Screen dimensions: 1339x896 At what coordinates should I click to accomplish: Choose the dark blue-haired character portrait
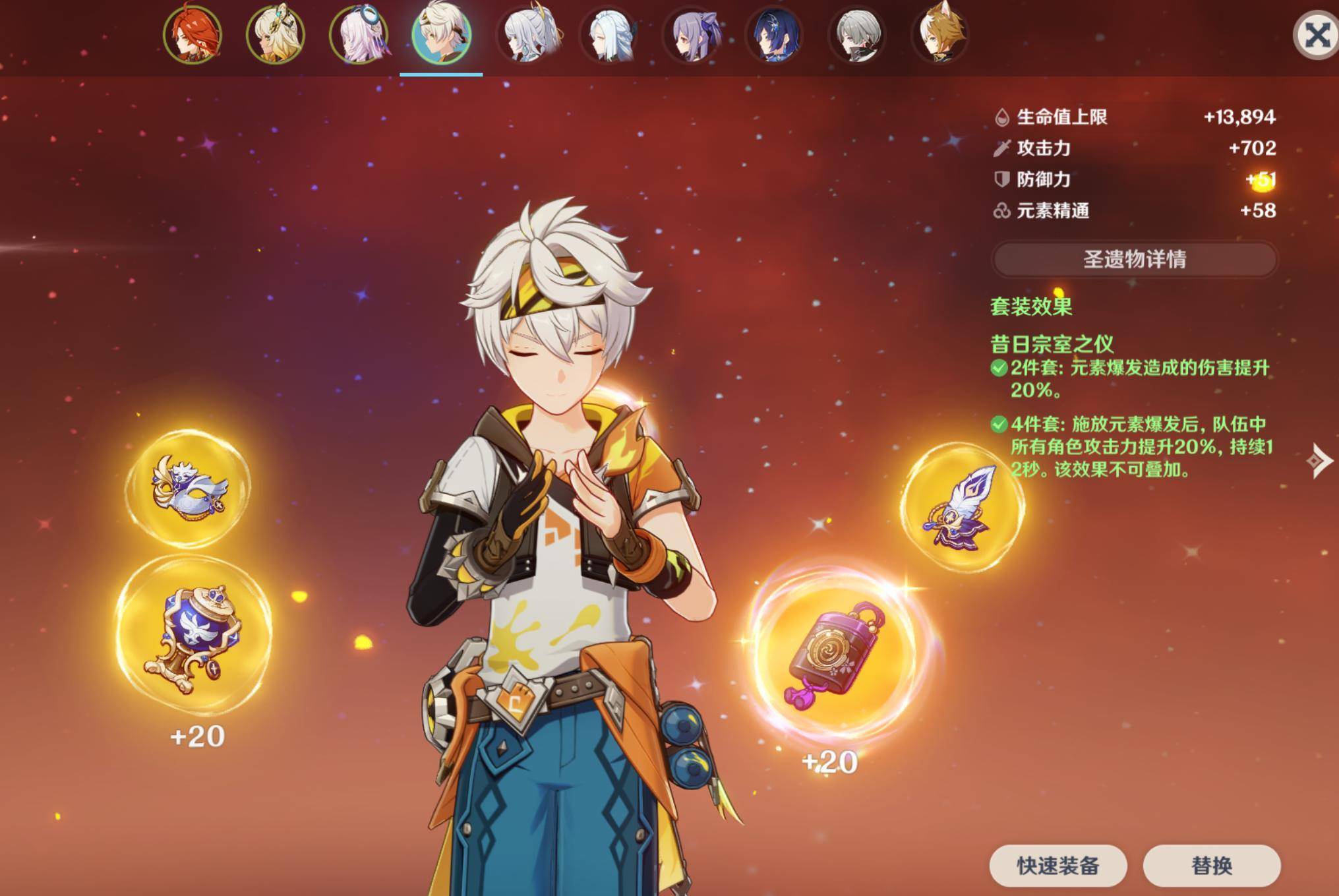click(775, 35)
